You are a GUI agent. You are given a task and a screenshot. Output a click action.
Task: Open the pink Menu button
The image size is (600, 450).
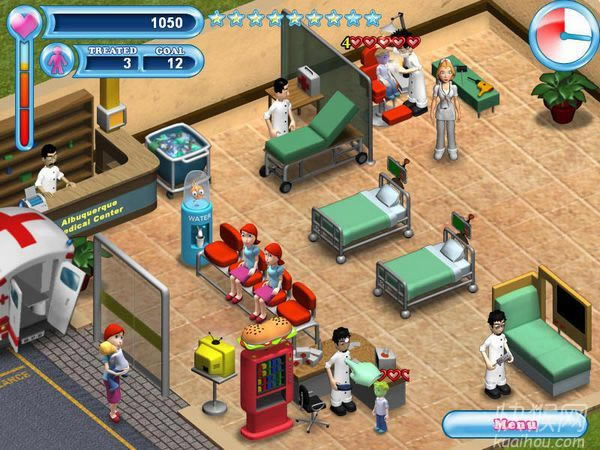tap(510, 425)
